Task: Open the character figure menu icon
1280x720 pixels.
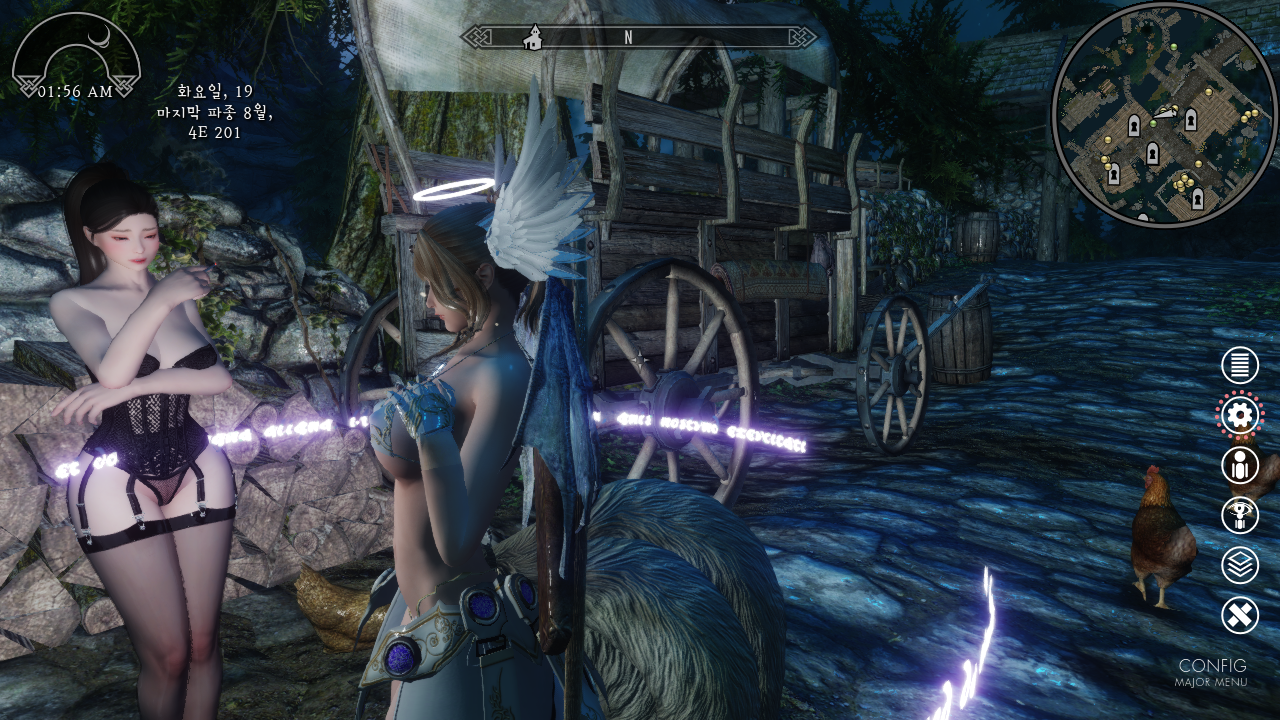Action: click(1240, 465)
